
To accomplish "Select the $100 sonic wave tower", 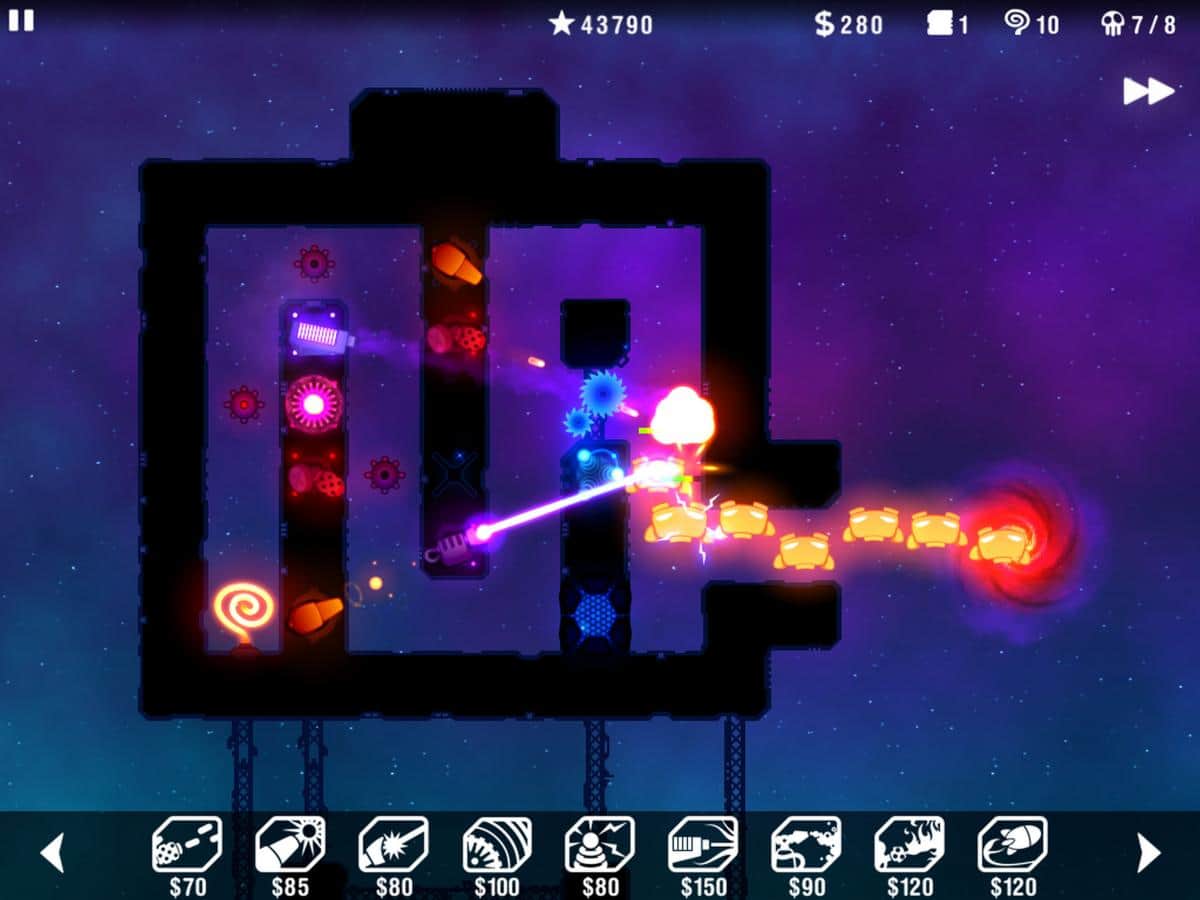I will (x=497, y=845).
